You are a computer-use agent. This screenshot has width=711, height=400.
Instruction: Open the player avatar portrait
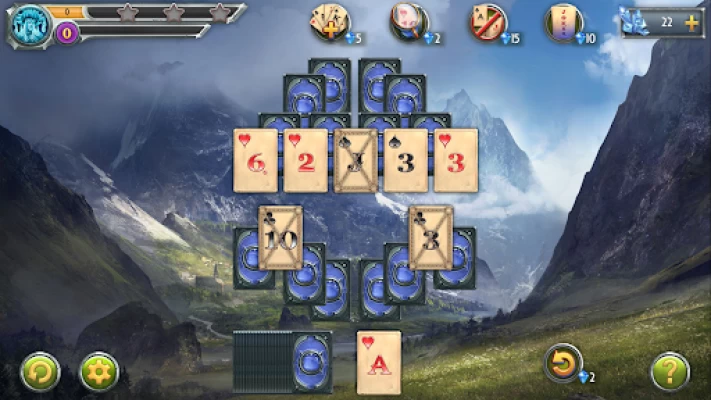(x=31, y=24)
